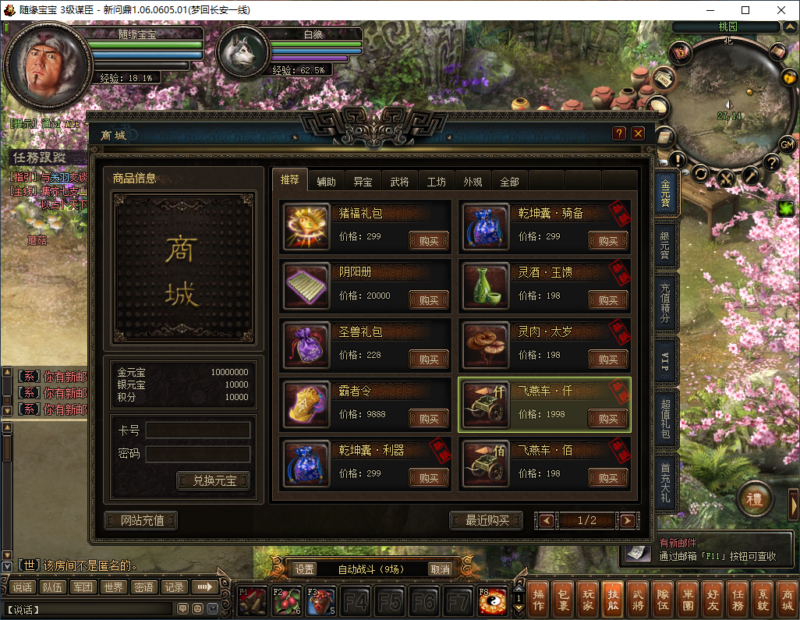Screen dimensions: 800x620
Task: Select the 飞燕车·仟 cart item icon
Action: click(x=485, y=403)
